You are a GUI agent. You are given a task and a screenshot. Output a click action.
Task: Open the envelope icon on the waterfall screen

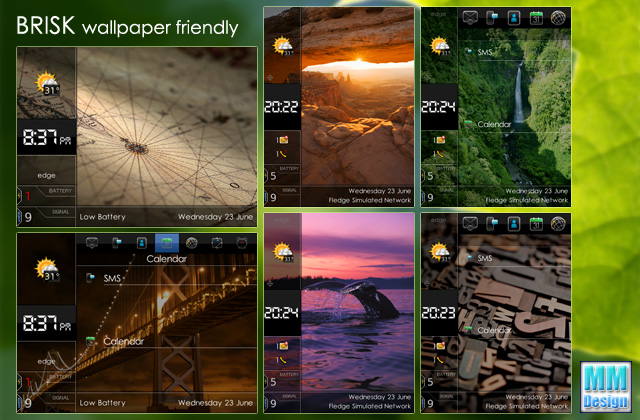469,17
